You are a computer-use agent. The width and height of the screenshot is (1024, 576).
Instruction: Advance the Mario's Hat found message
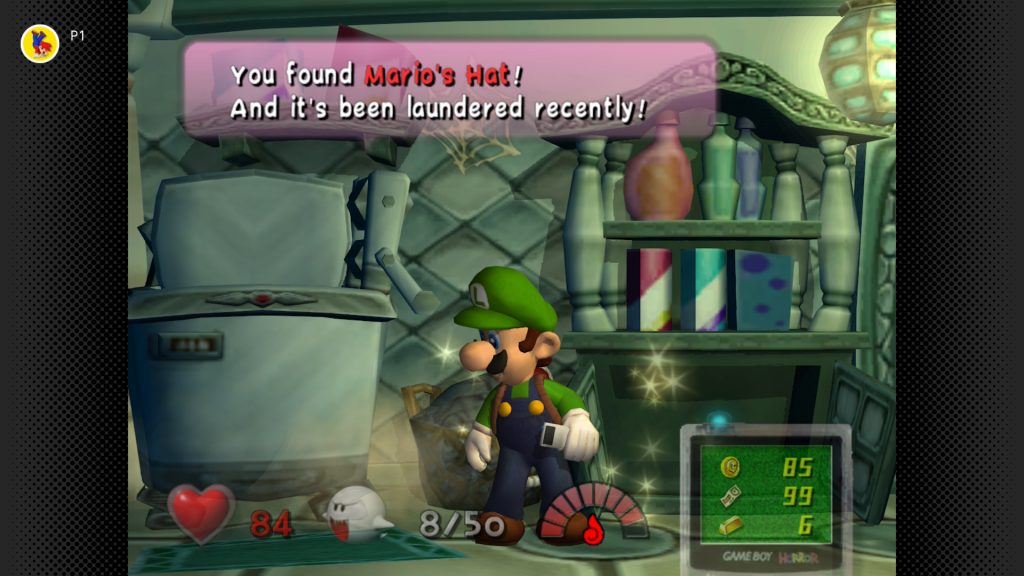[449, 90]
